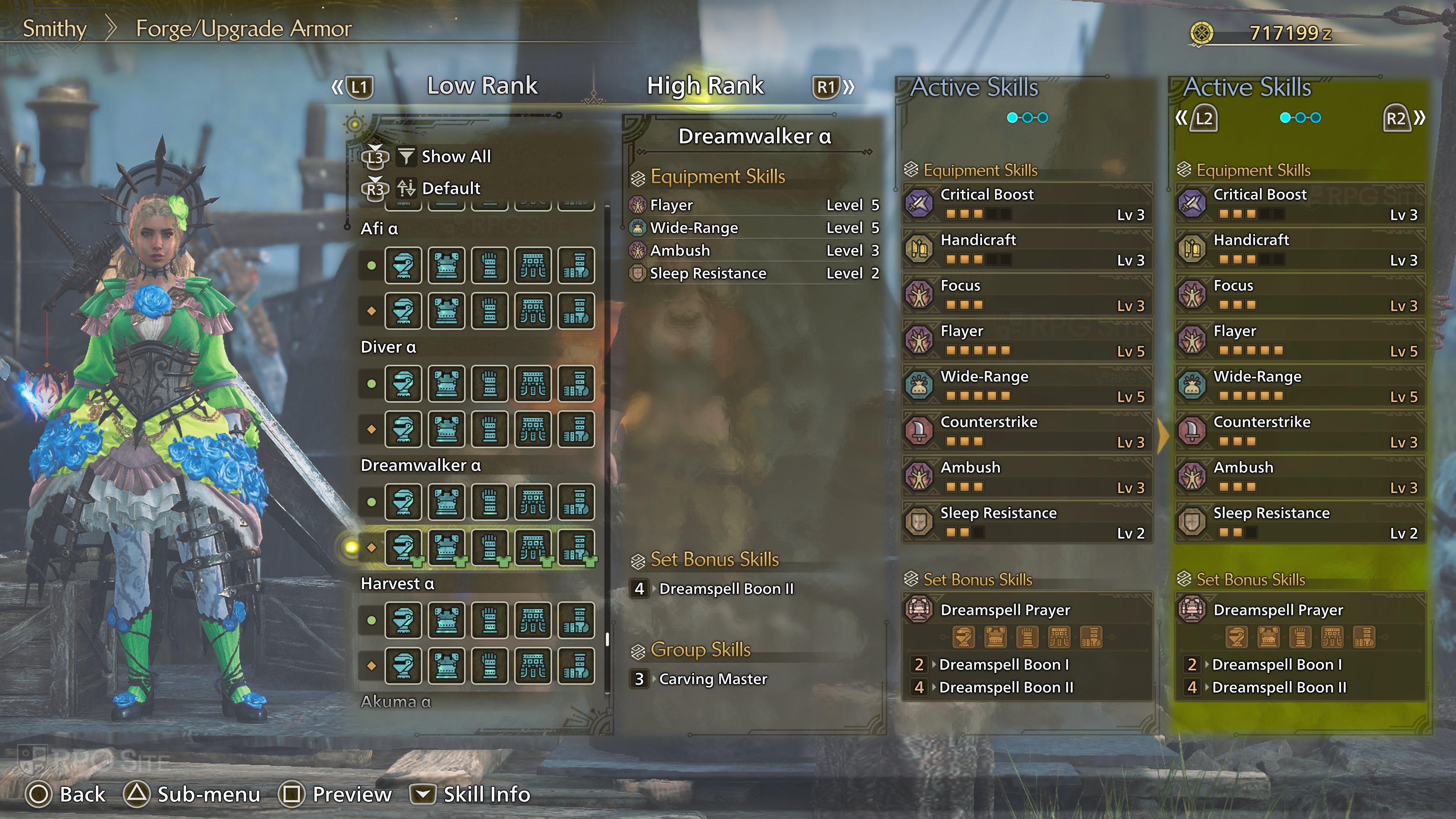Choose the Harvest α chest in the orange-diamond row

point(447,666)
